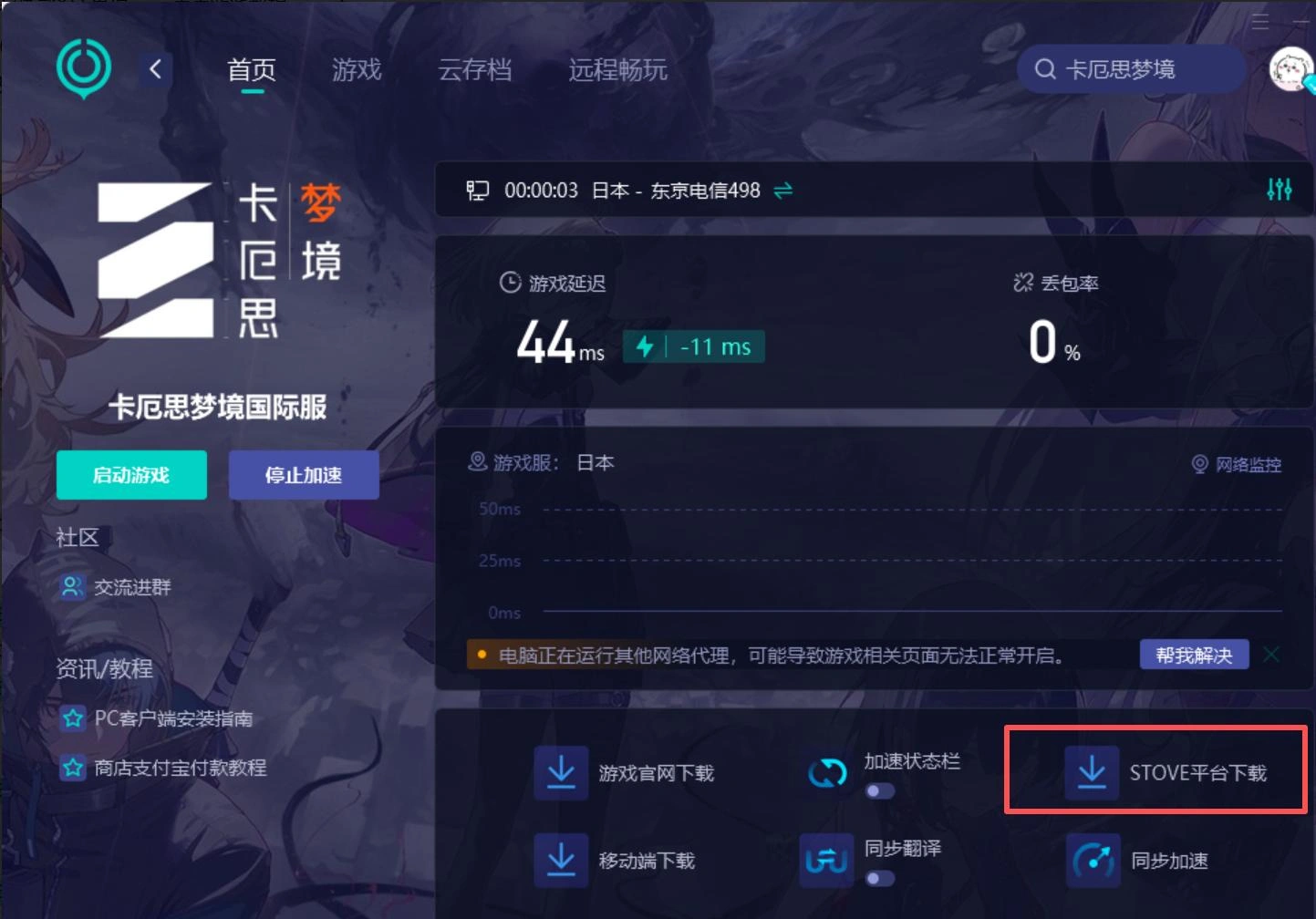
Task: Click the 游戏官网下载 download icon
Action: tap(560, 770)
